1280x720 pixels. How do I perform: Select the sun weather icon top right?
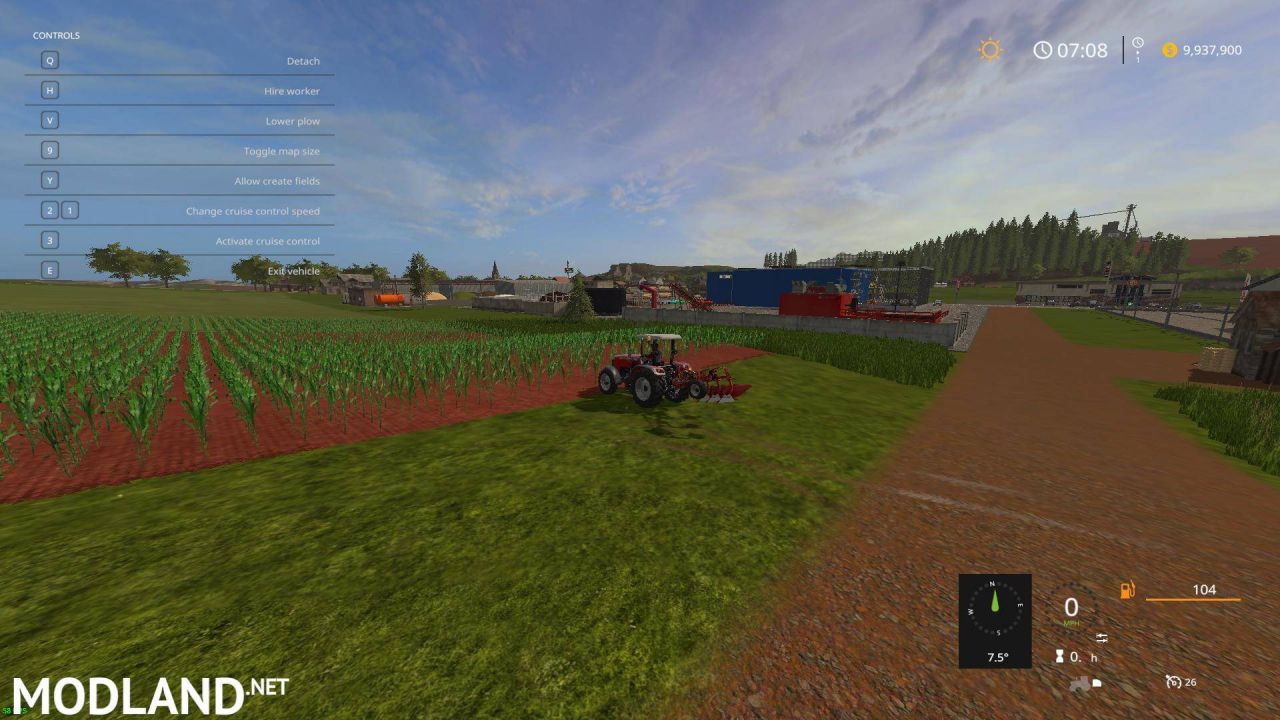tap(988, 49)
